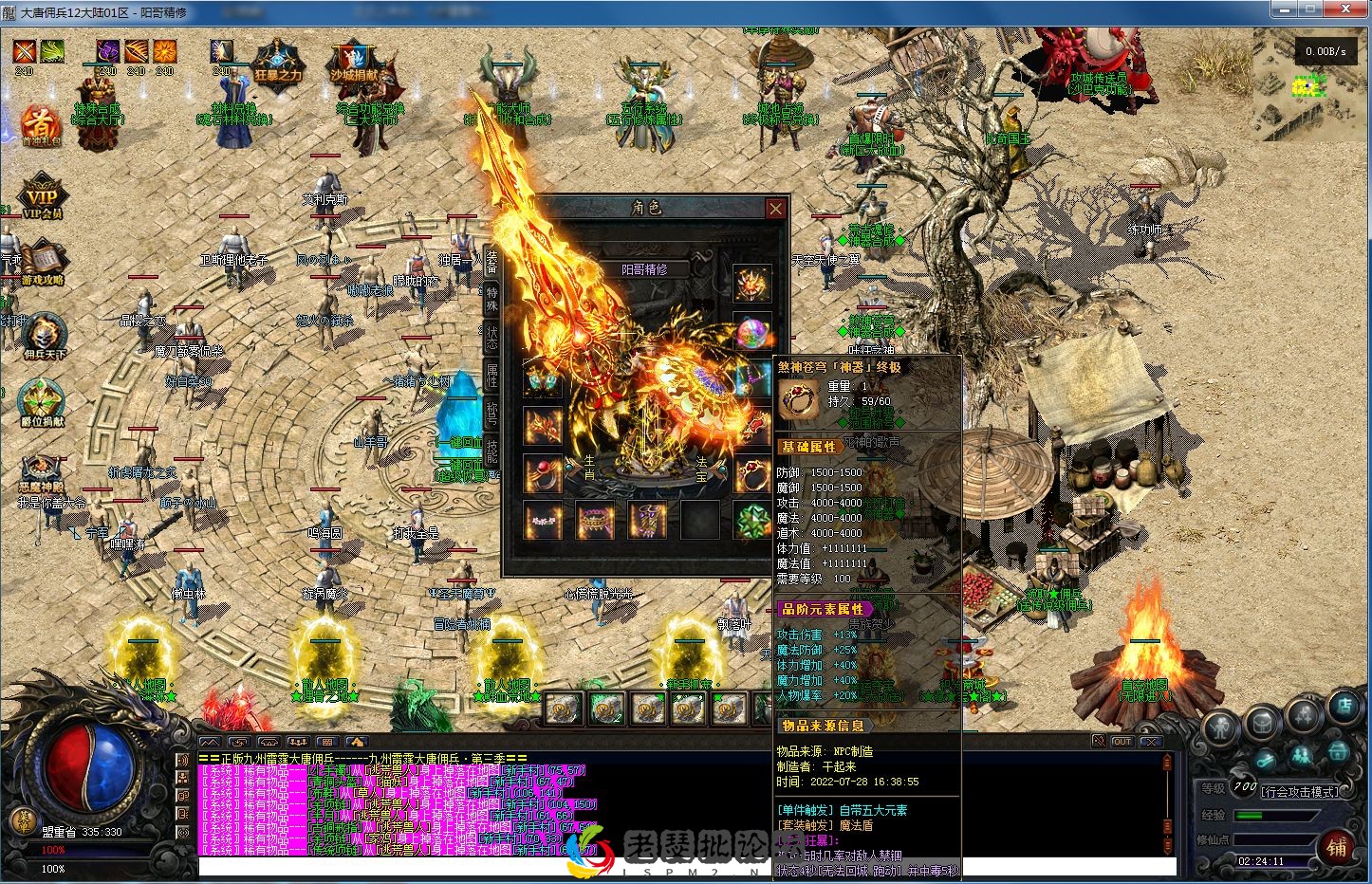Open the bag chest round button
The width and height of the screenshot is (1372, 884).
[1263, 726]
